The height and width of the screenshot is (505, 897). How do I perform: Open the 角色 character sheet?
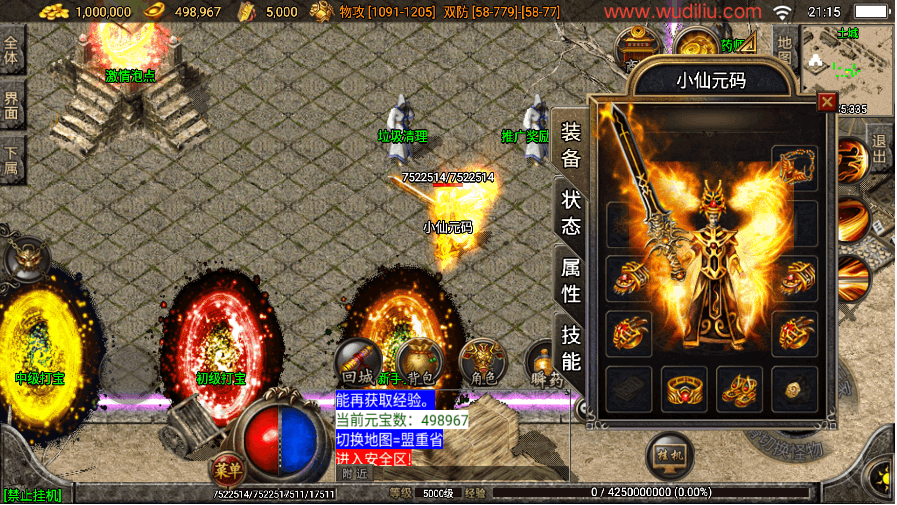coord(482,360)
